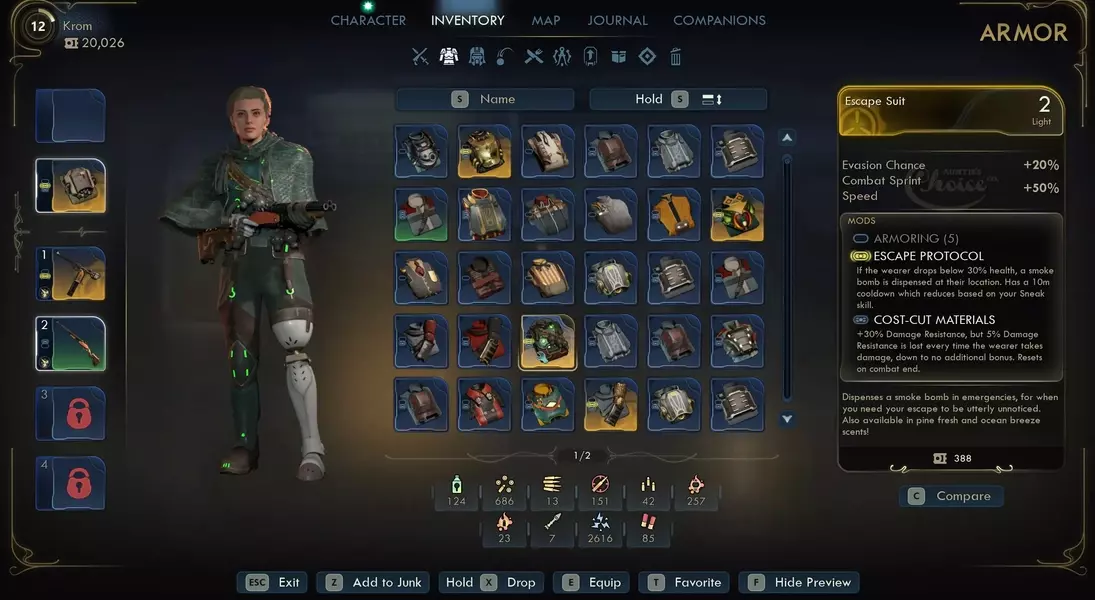Go to the Companions tab
The width and height of the screenshot is (1095, 600).
pyautogui.click(x=719, y=20)
